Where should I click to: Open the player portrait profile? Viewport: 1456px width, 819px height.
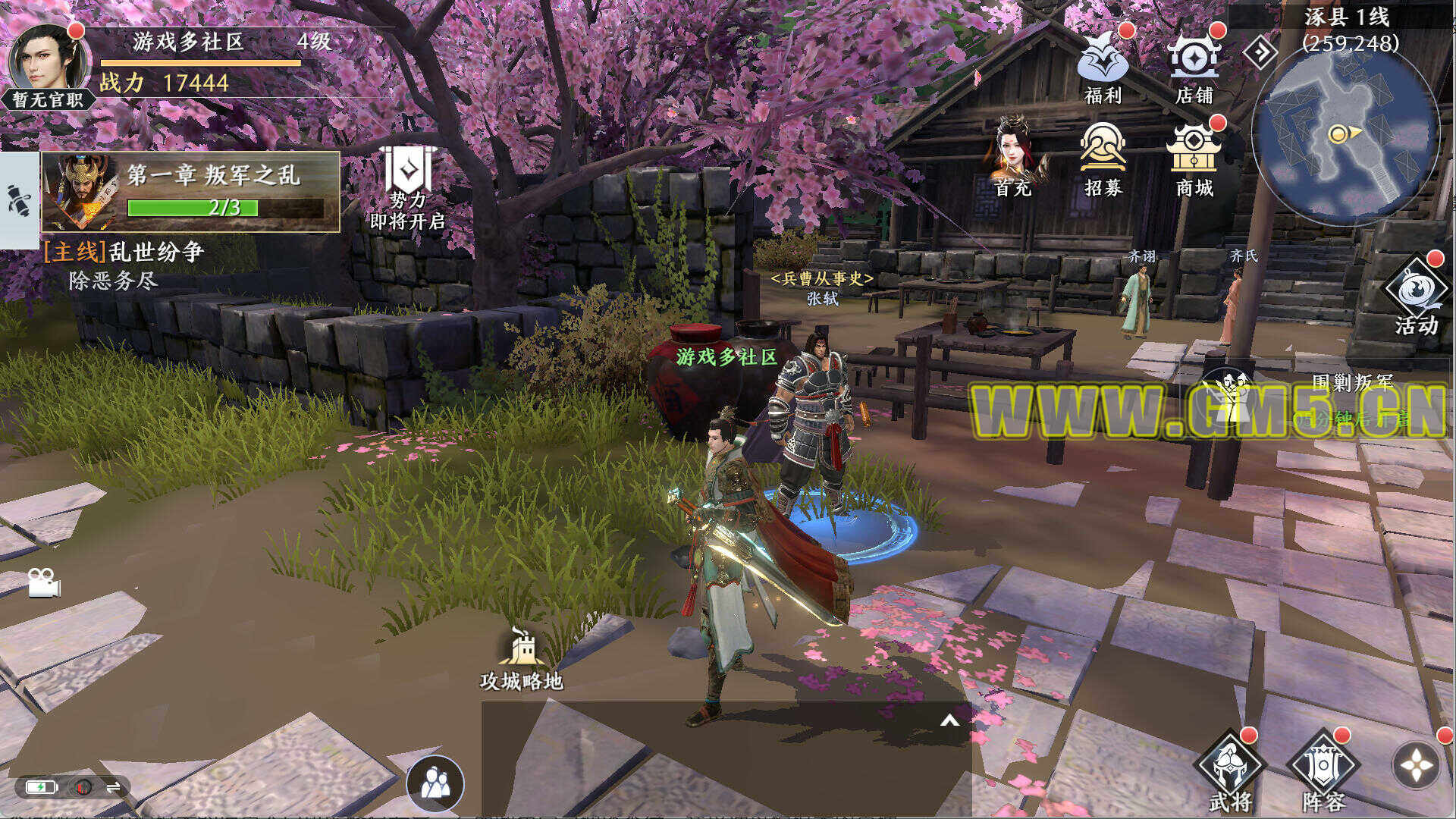[47, 61]
